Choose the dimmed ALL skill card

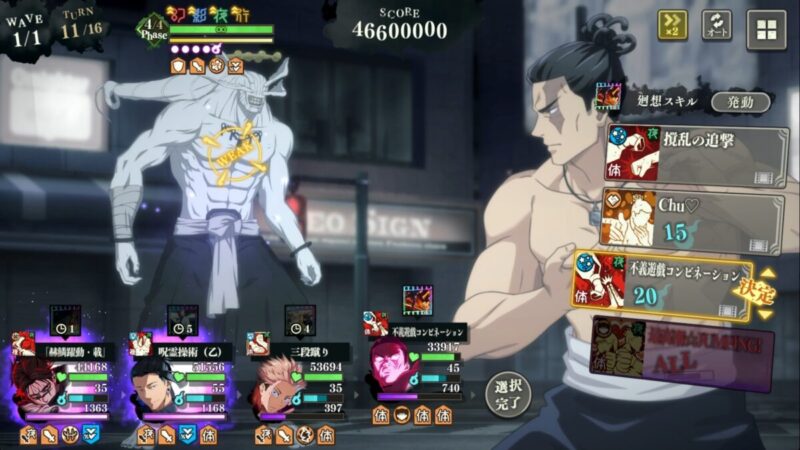(680, 345)
